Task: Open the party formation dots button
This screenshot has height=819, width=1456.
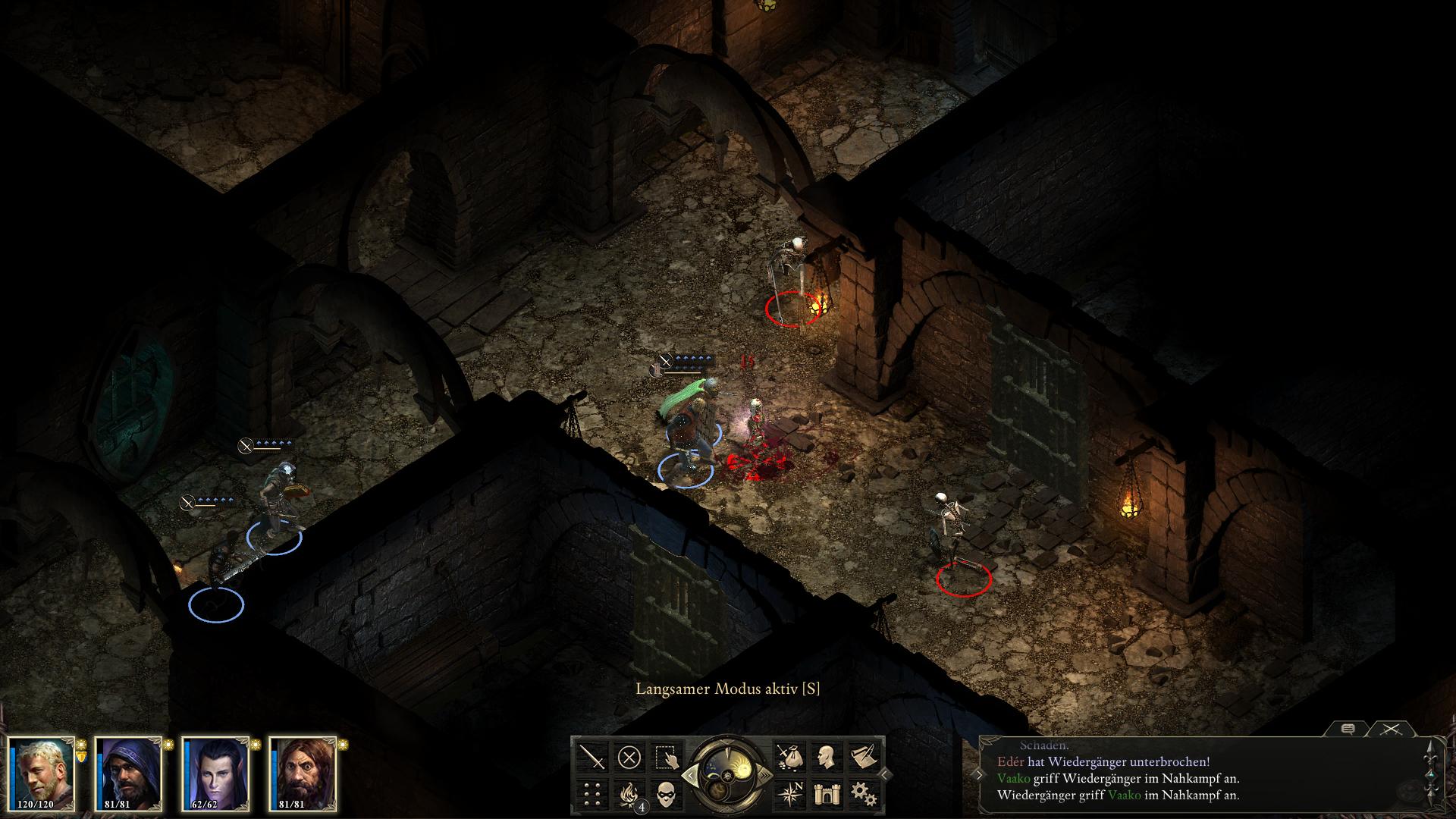Action: pos(592,794)
